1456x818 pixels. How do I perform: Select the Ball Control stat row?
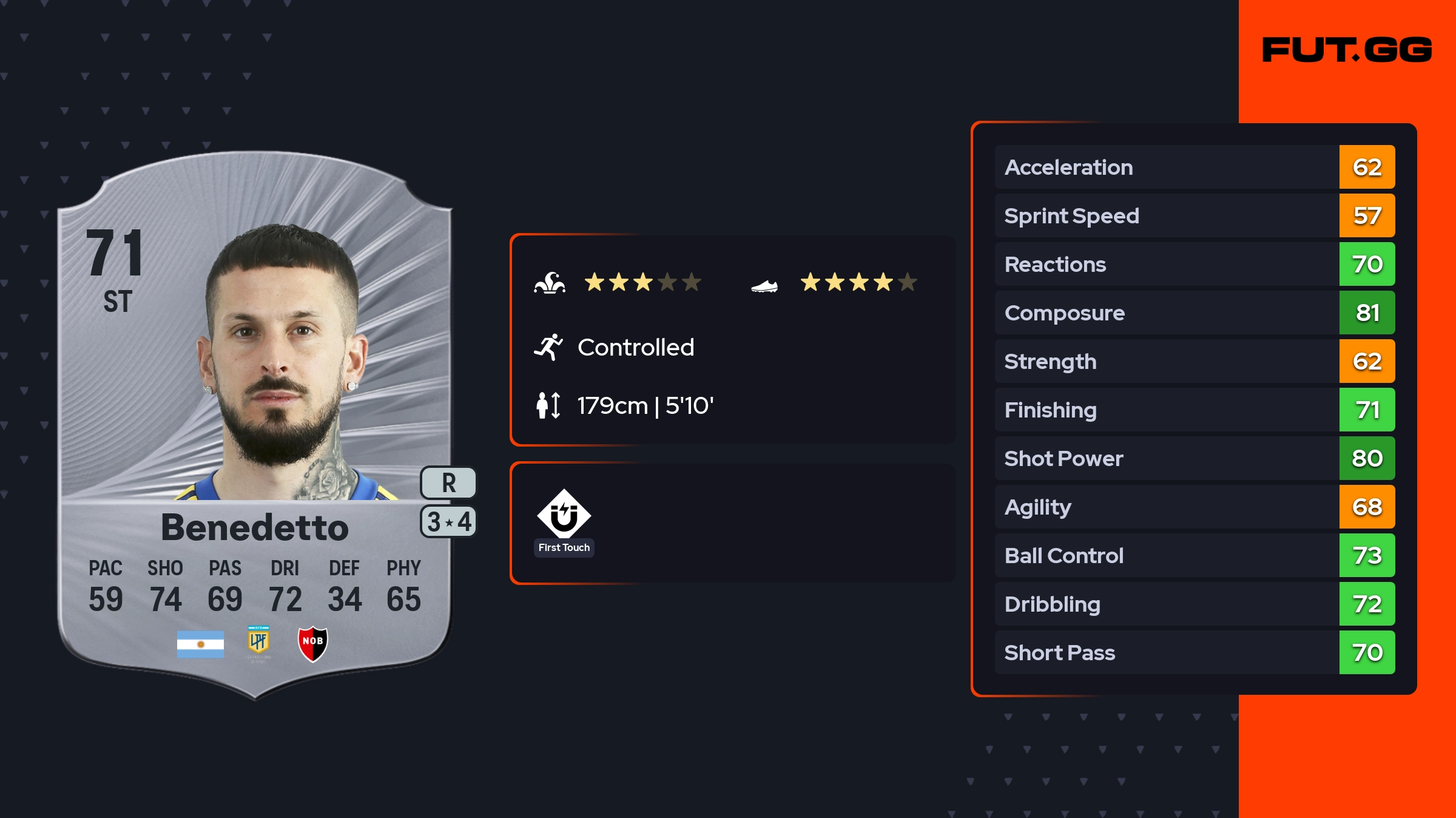[1194, 555]
